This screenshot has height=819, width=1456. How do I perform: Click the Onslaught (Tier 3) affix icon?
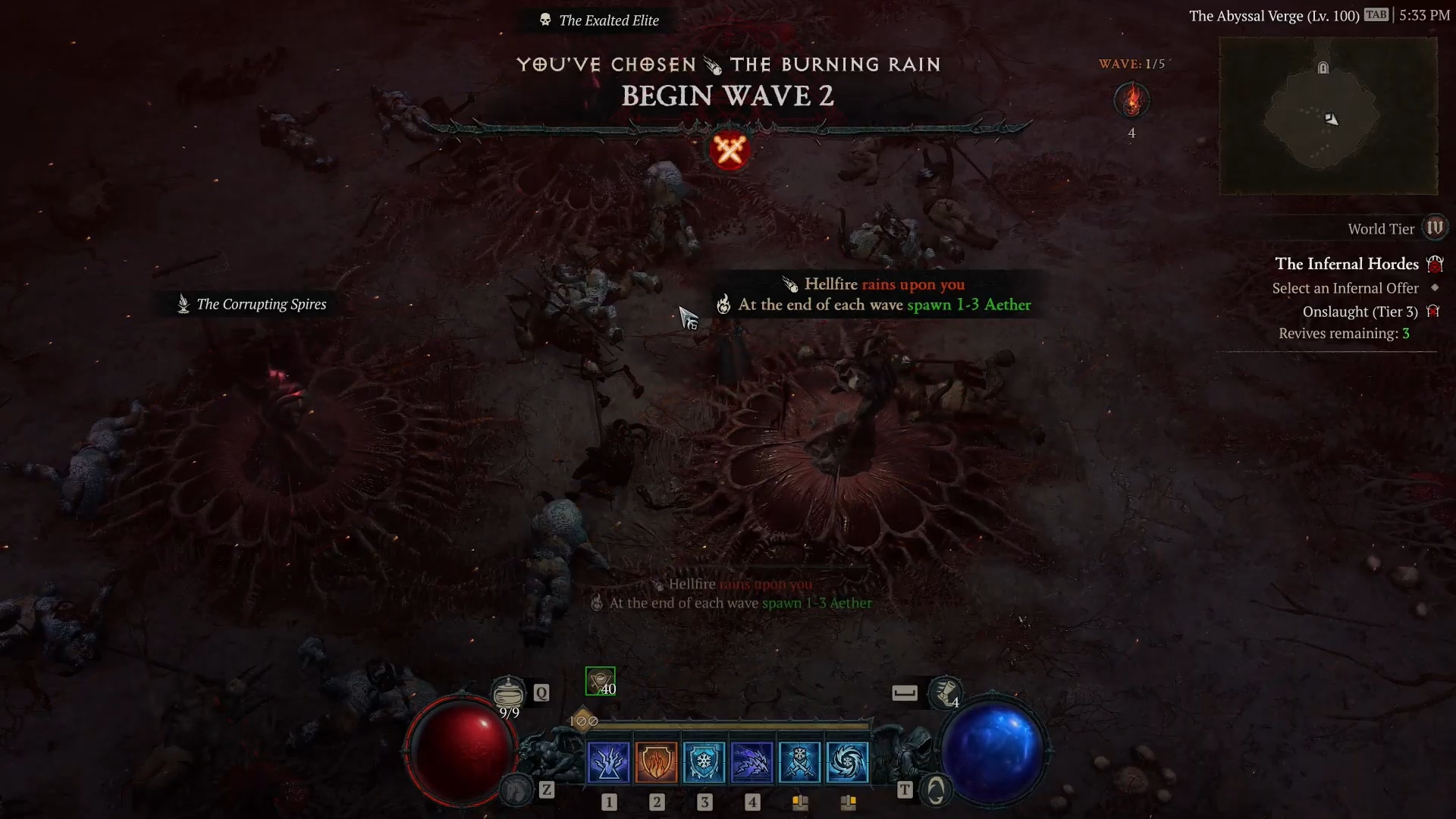[1434, 311]
